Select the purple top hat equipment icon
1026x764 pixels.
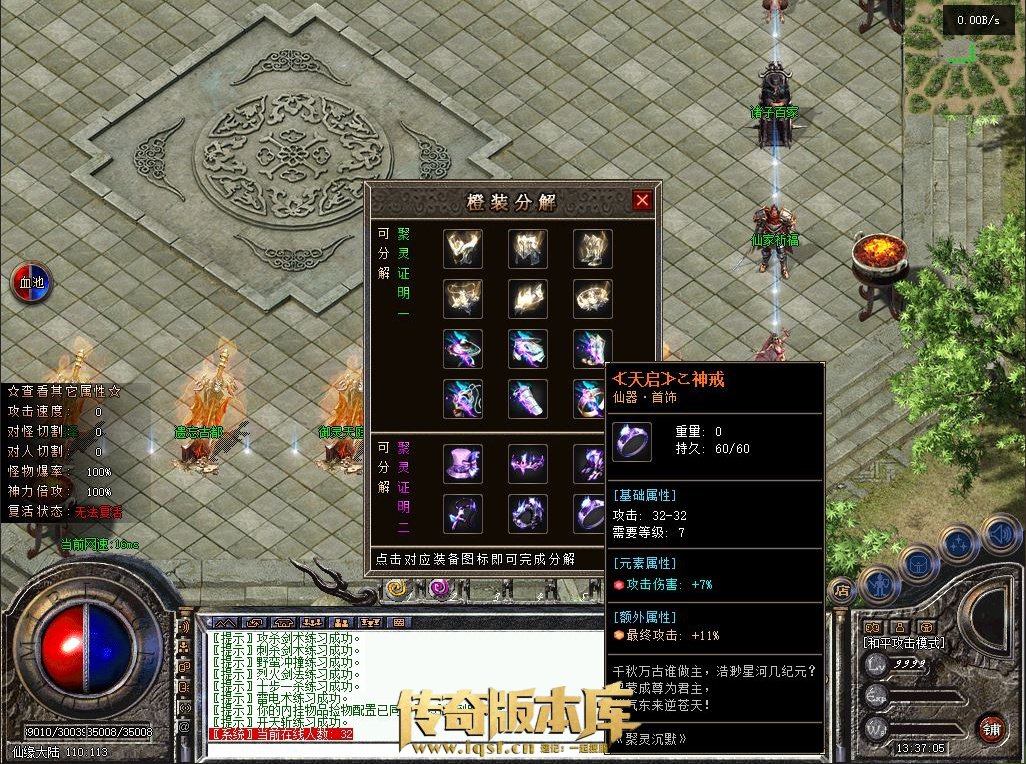(463, 464)
